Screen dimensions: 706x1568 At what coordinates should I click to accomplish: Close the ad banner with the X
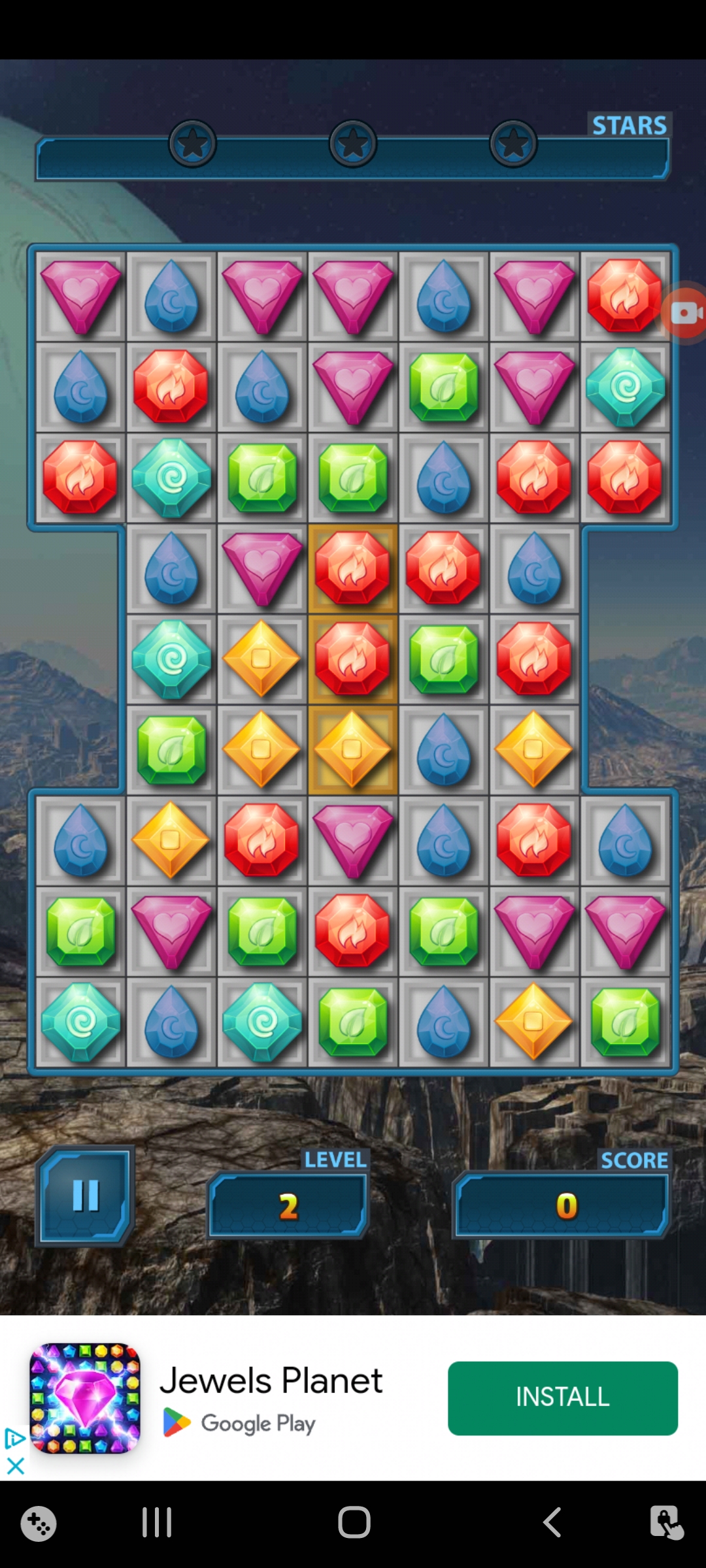point(15,1466)
